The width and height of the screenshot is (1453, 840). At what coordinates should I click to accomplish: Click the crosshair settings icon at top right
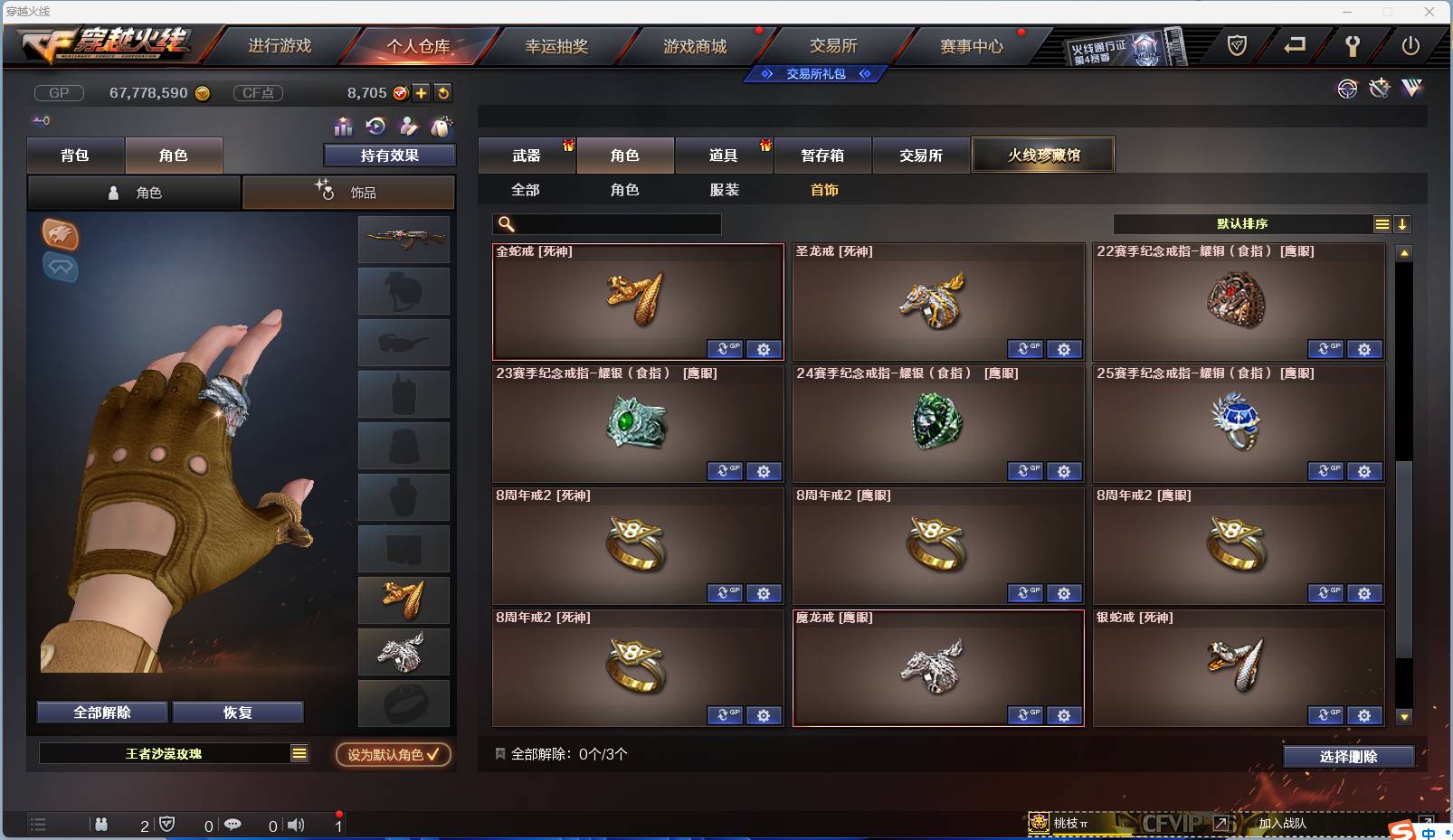click(1347, 89)
